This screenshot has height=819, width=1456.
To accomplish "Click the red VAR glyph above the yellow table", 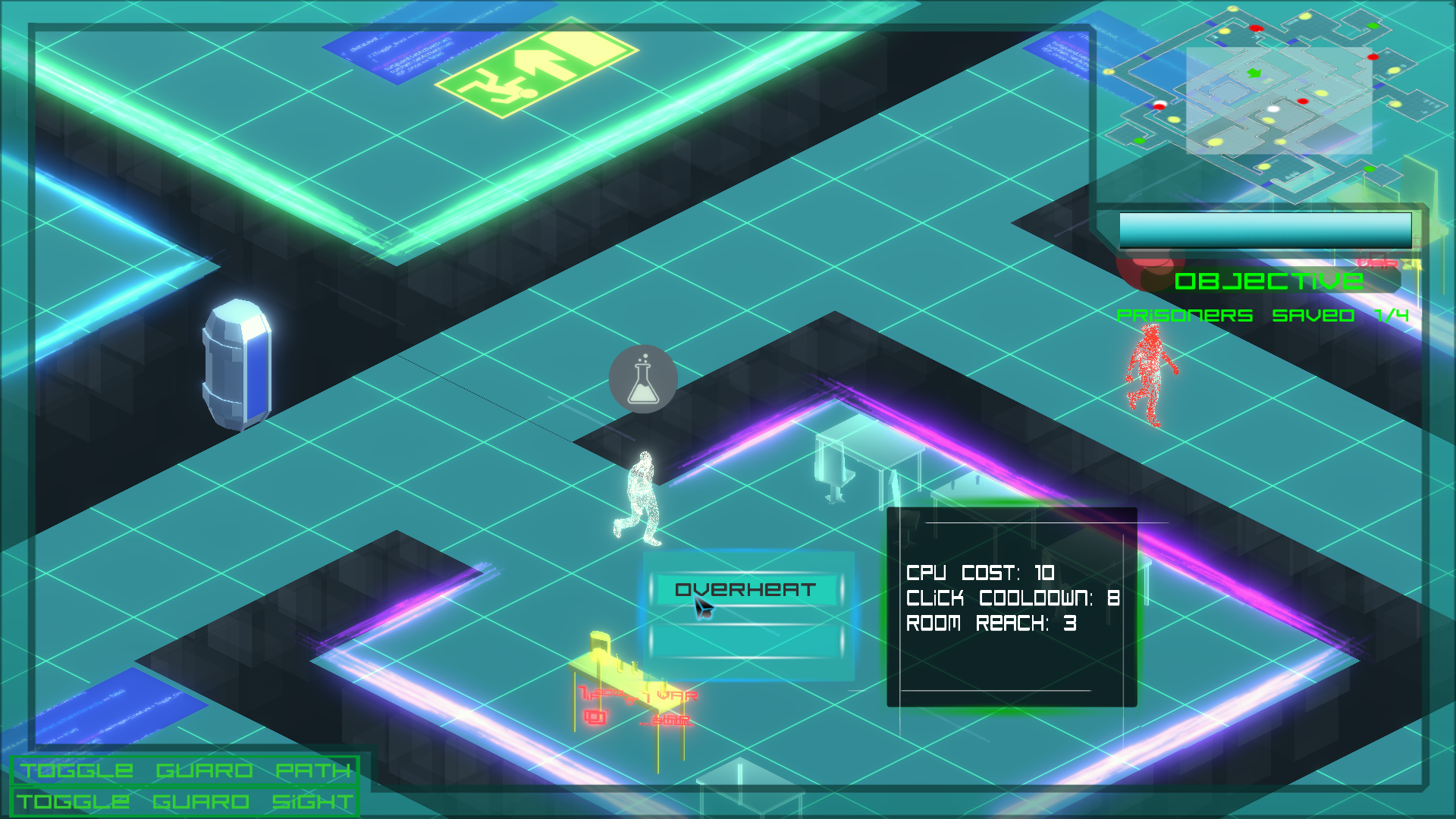I will [x=679, y=694].
